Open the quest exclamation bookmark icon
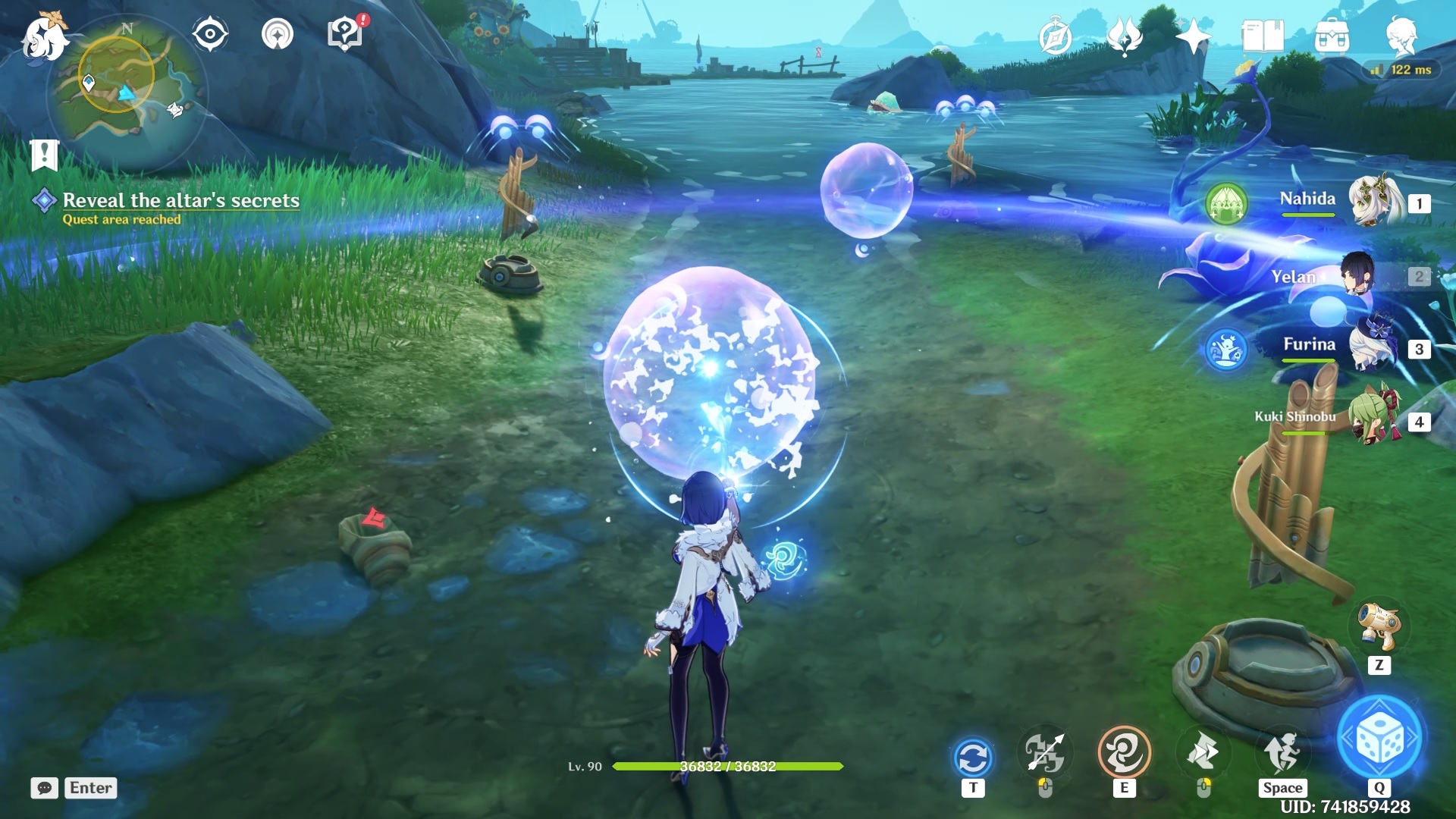Image resolution: width=1456 pixels, height=819 pixels. point(44,155)
